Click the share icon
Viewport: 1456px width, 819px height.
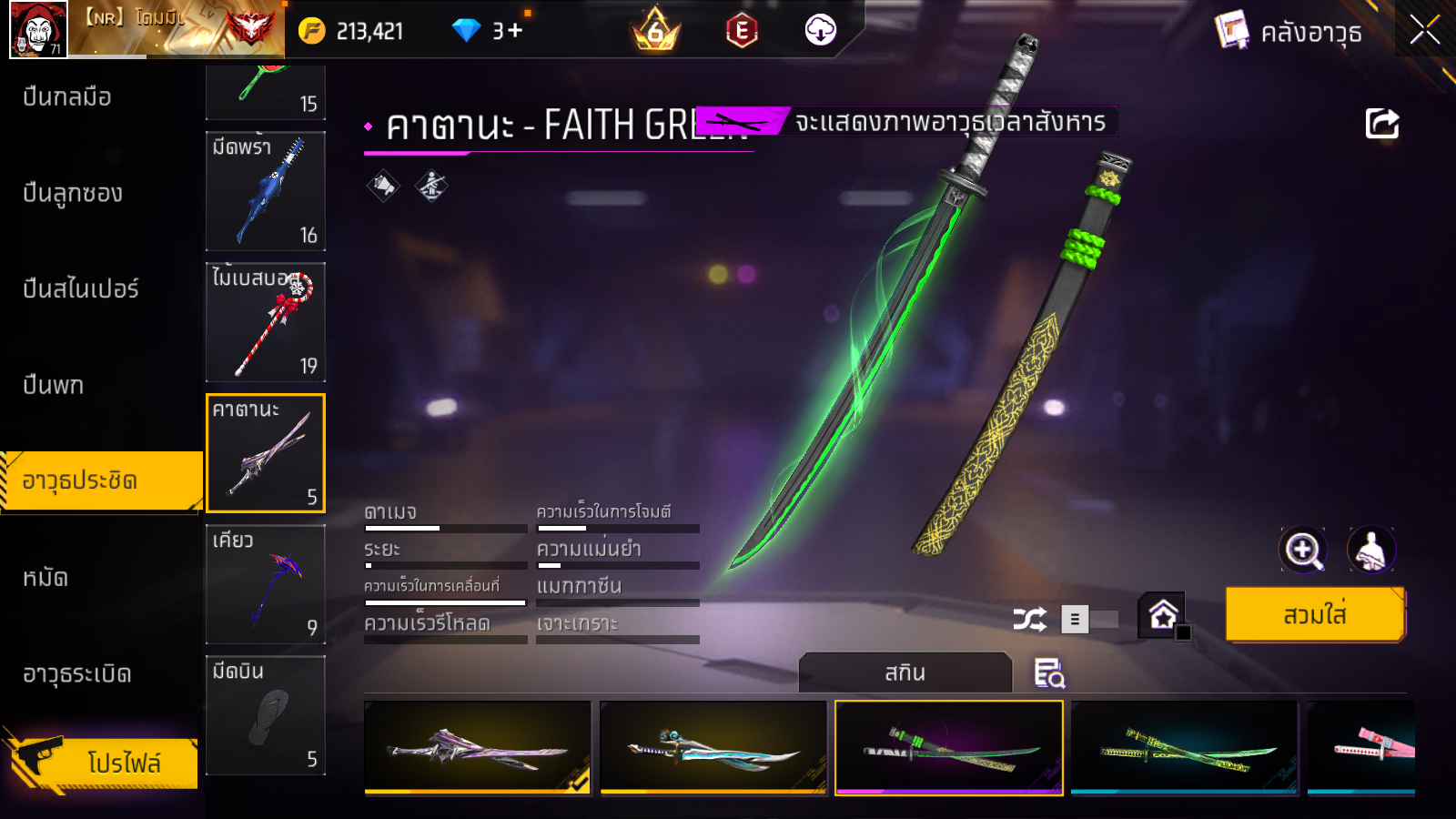click(x=1381, y=124)
